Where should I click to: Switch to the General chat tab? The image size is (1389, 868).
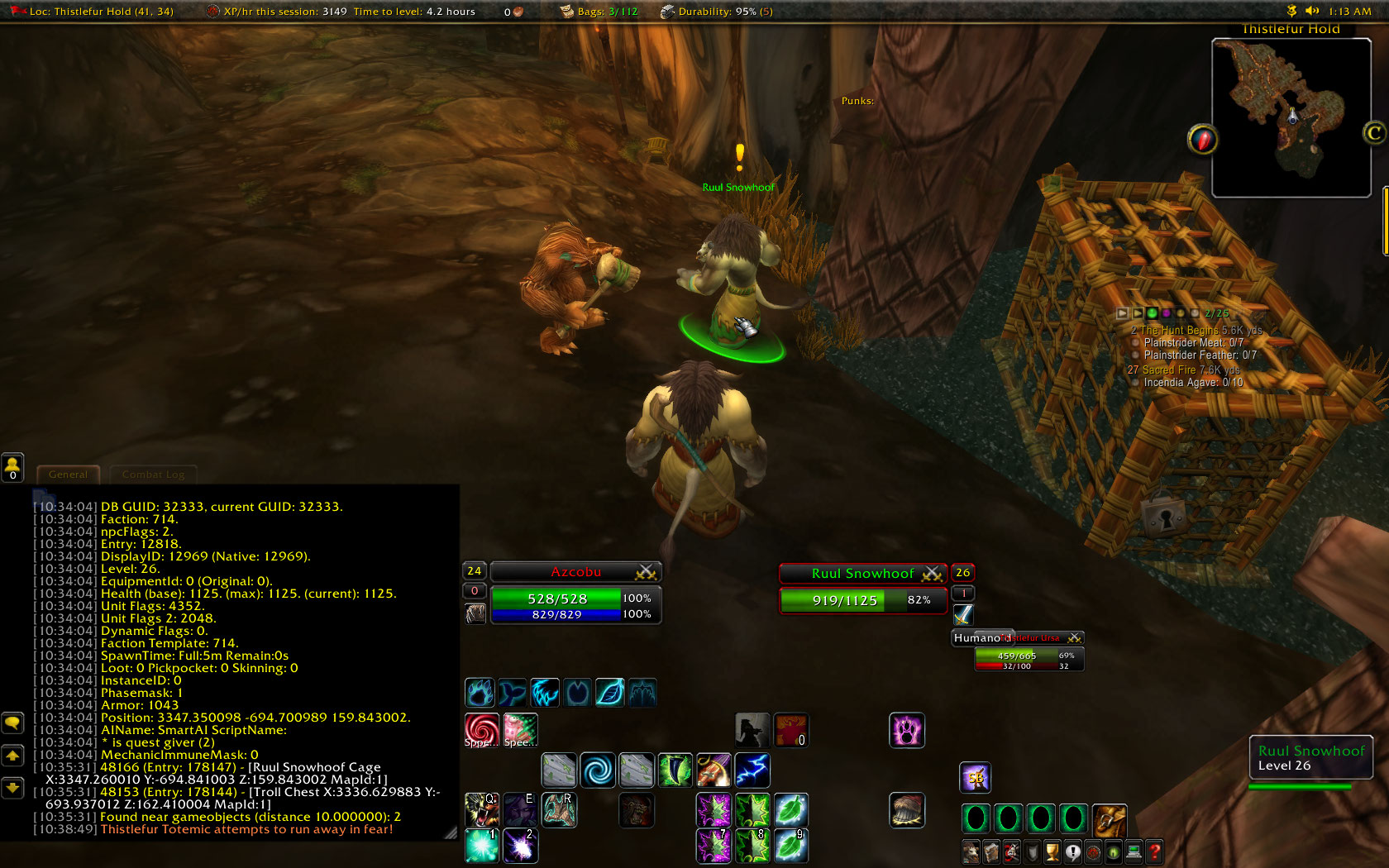68,475
